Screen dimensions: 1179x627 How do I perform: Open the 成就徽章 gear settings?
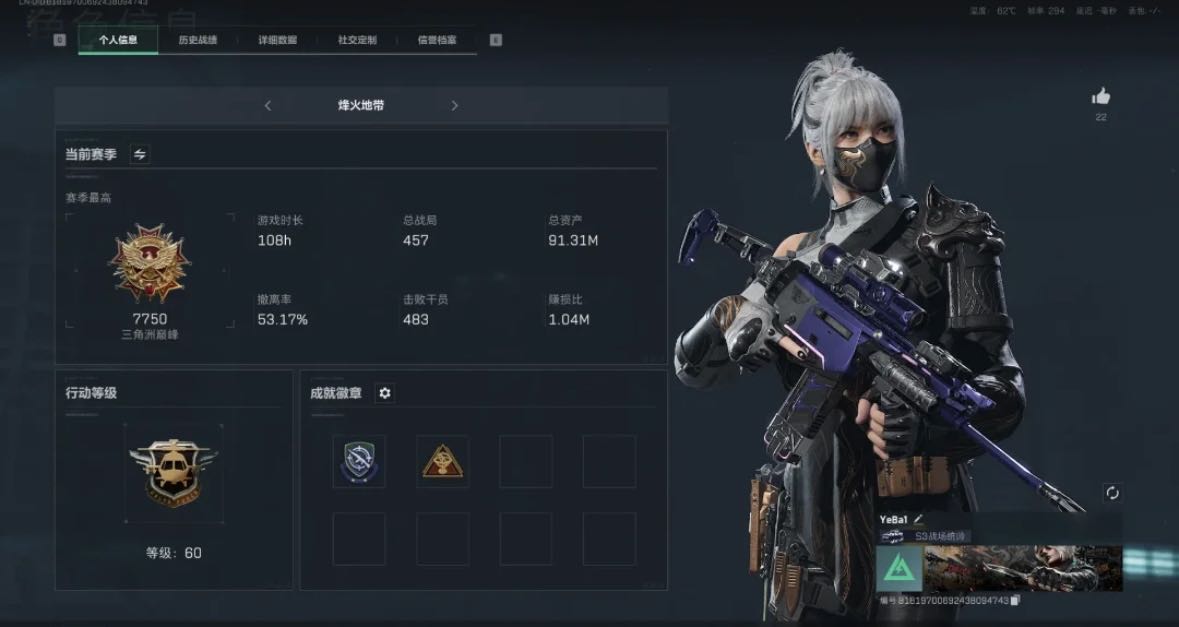(385, 393)
